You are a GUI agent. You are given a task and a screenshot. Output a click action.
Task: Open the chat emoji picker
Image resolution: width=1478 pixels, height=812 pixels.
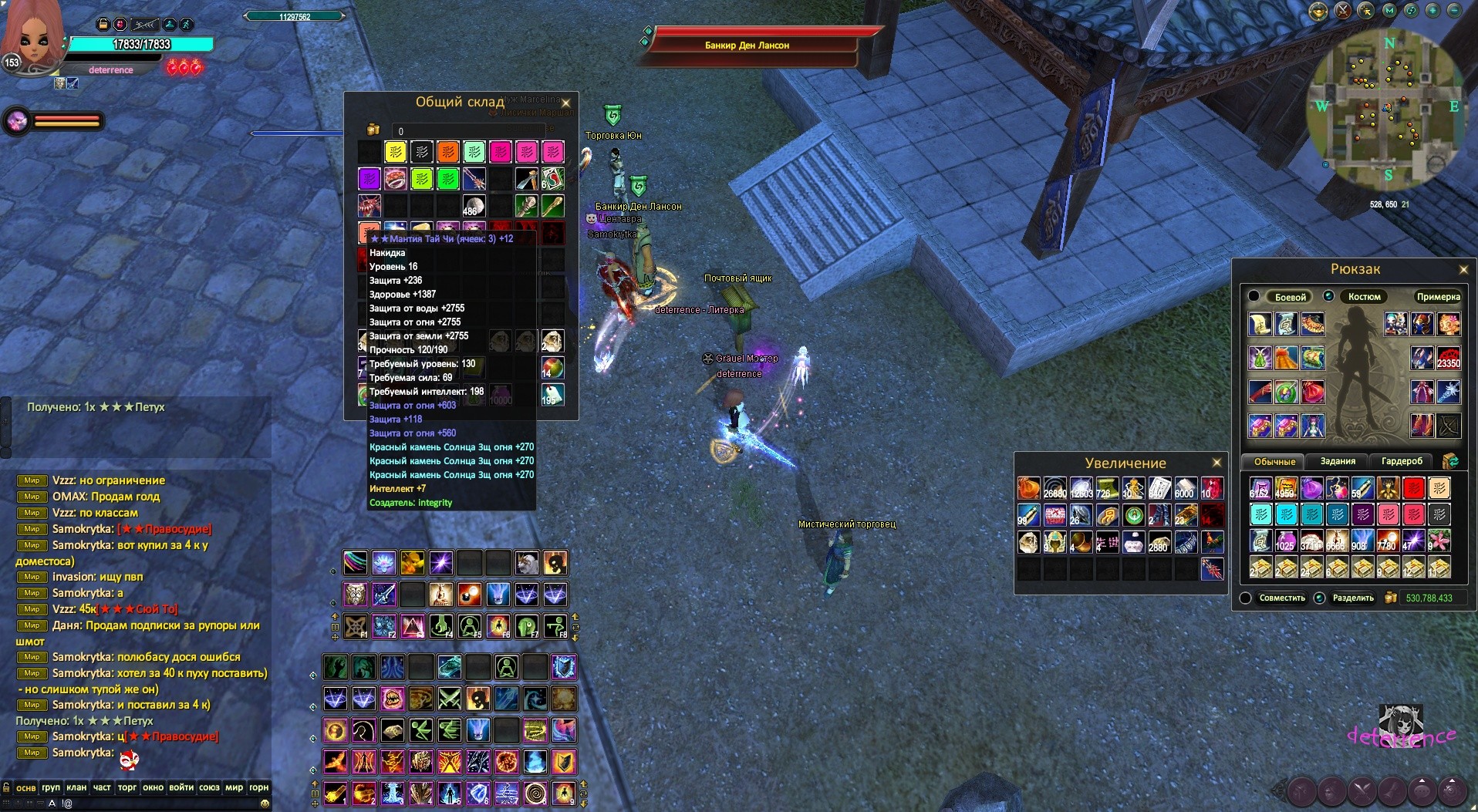point(265,804)
